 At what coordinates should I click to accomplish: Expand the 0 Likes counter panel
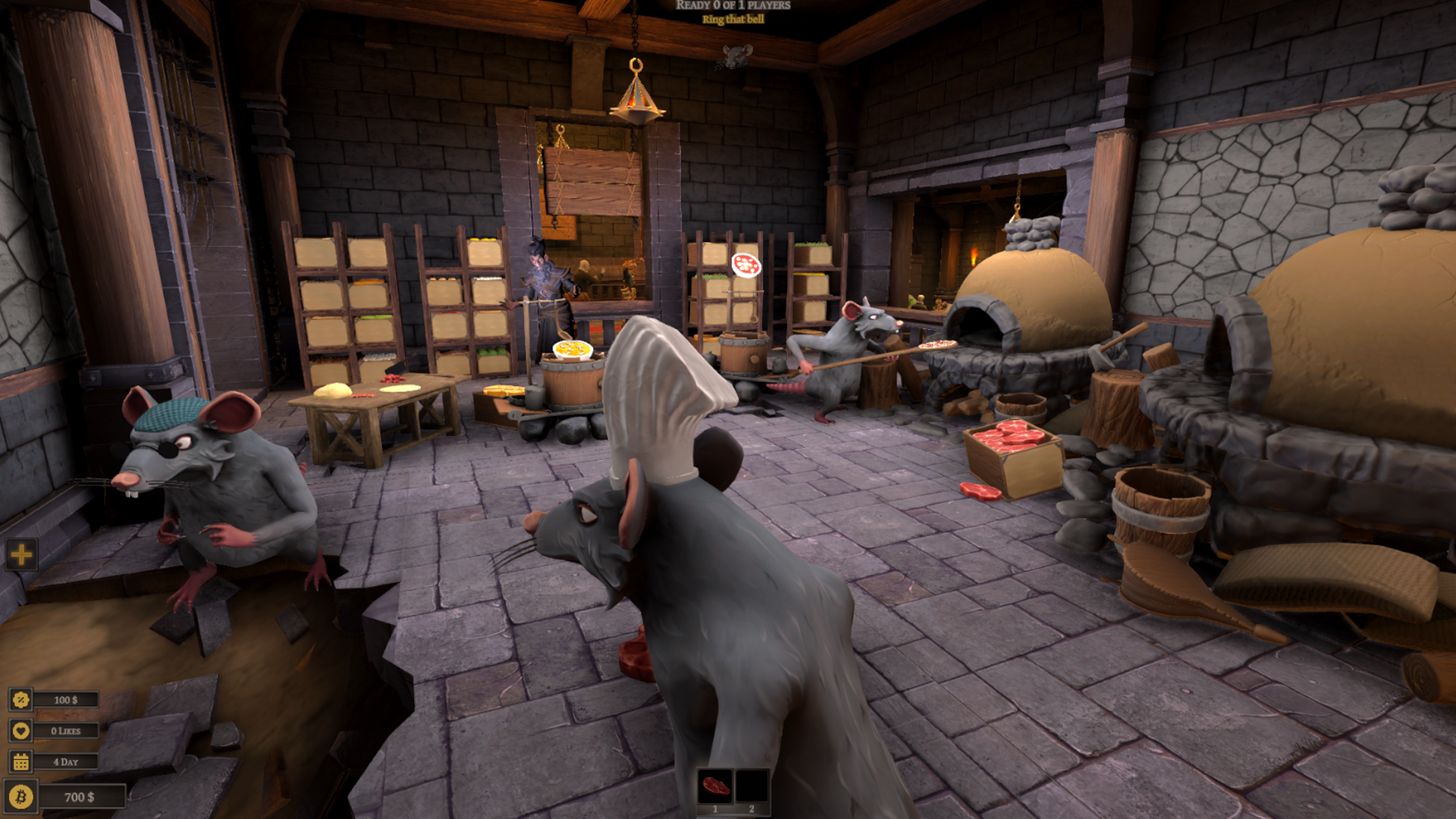tap(67, 731)
